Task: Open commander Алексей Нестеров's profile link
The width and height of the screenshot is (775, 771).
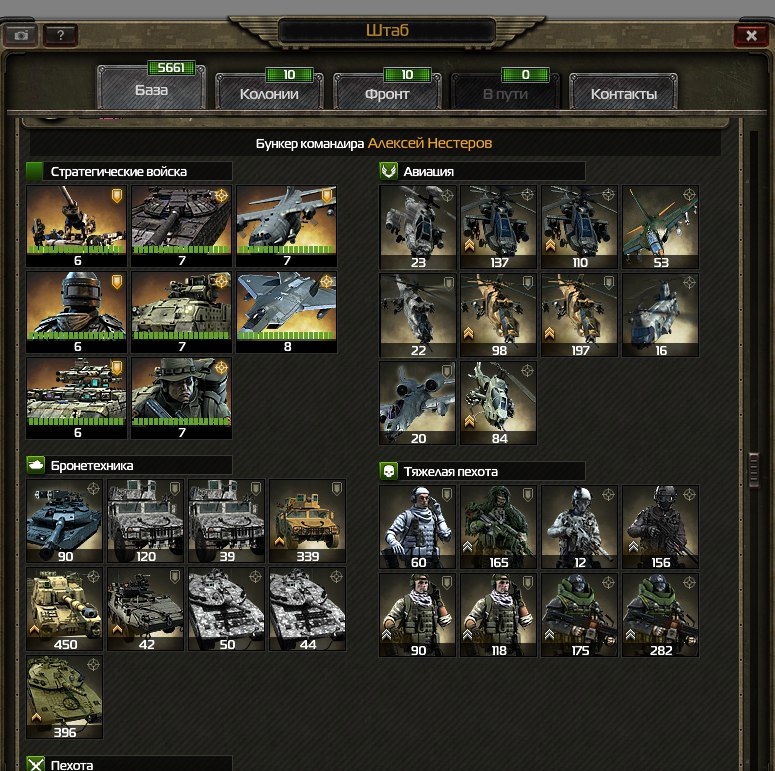Action: [430, 144]
